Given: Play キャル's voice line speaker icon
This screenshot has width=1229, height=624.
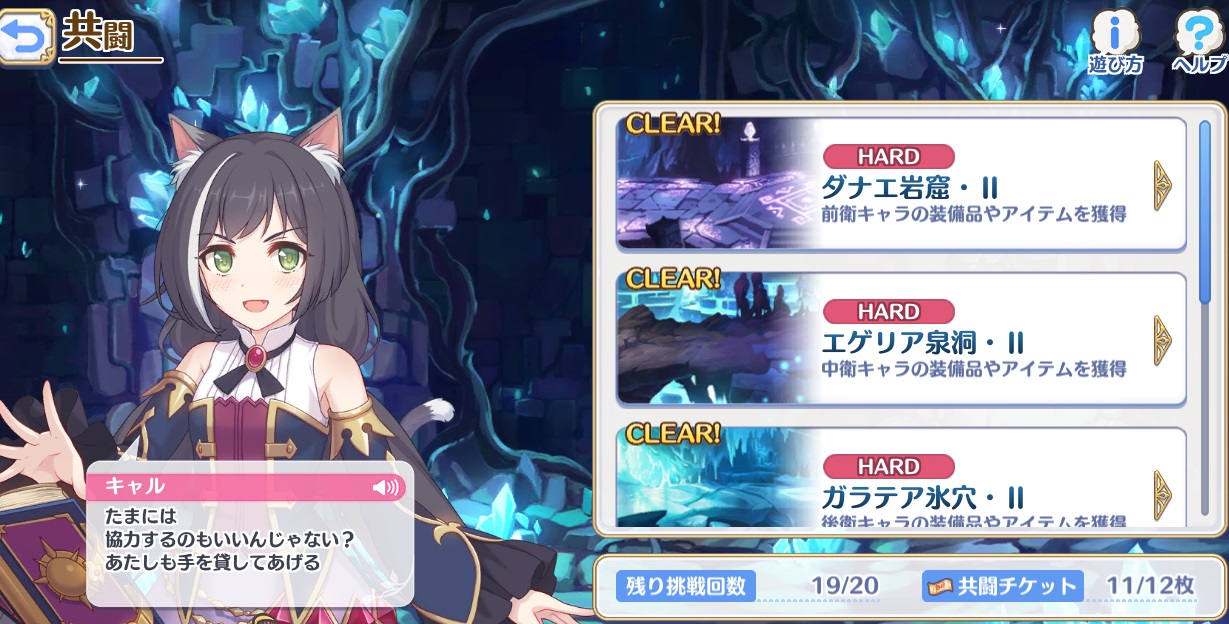Looking at the screenshot, I should tap(385, 487).
